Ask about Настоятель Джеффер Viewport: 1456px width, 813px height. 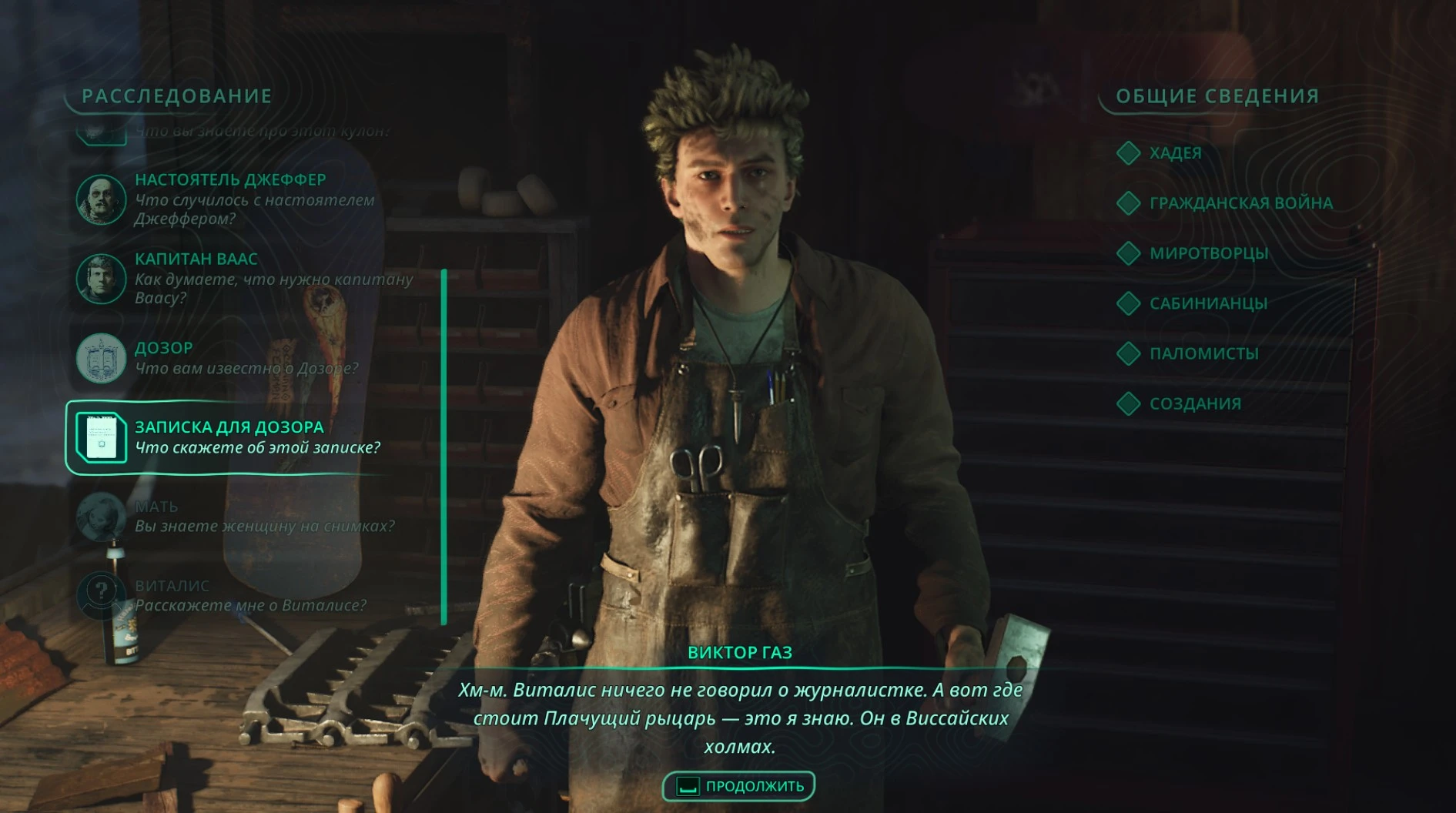click(x=229, y=199)
